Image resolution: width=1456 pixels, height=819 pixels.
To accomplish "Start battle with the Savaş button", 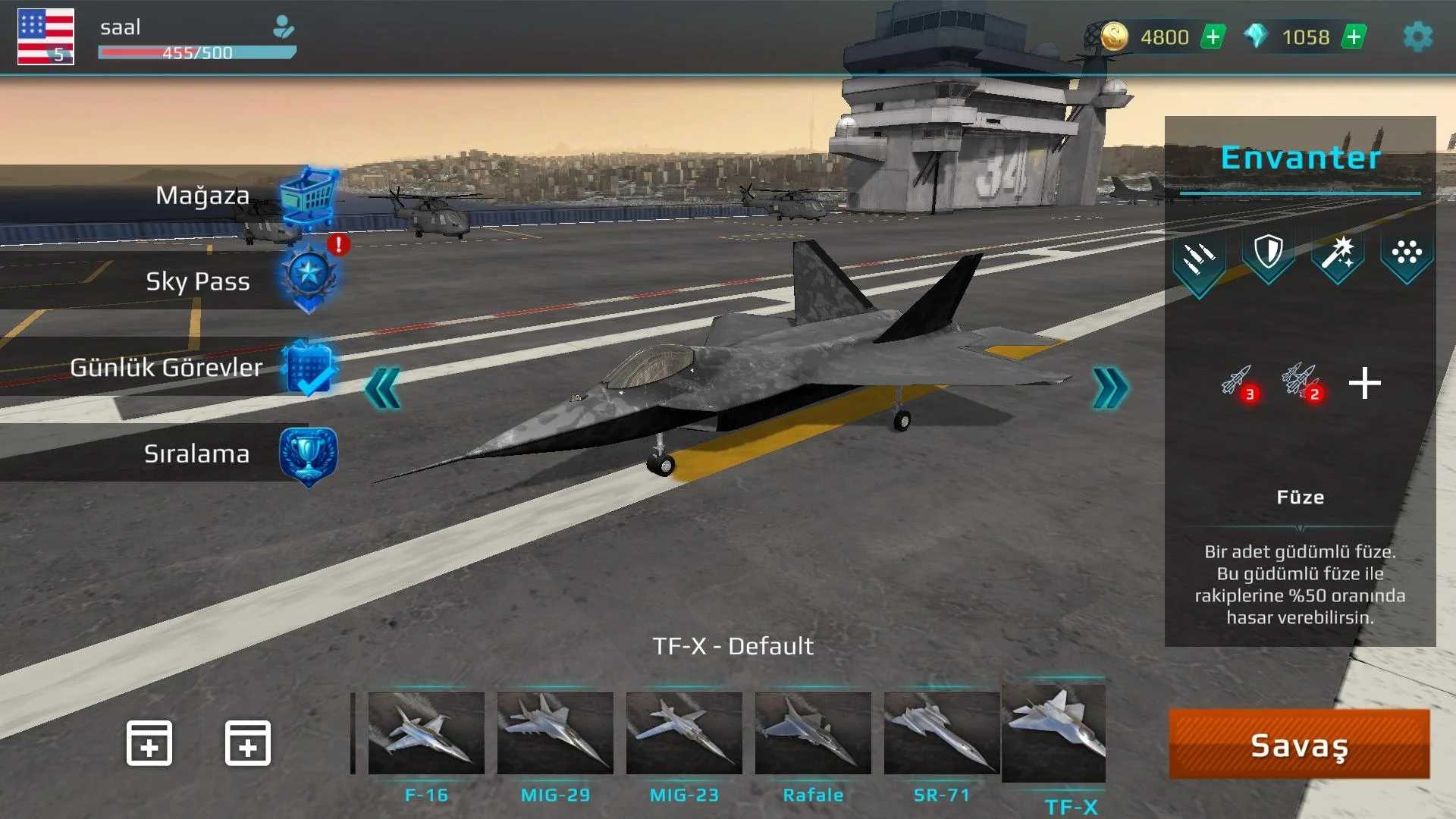I will point(1299,745).
